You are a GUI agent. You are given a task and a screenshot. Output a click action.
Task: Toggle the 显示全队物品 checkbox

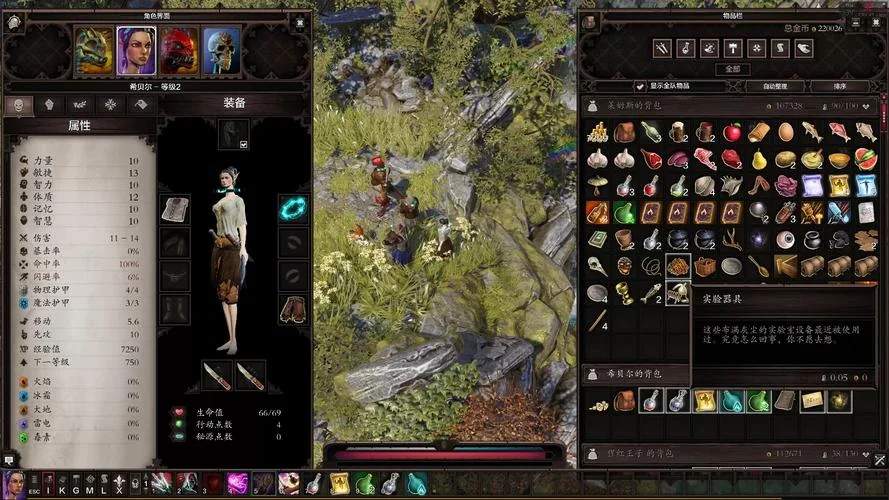641,86
